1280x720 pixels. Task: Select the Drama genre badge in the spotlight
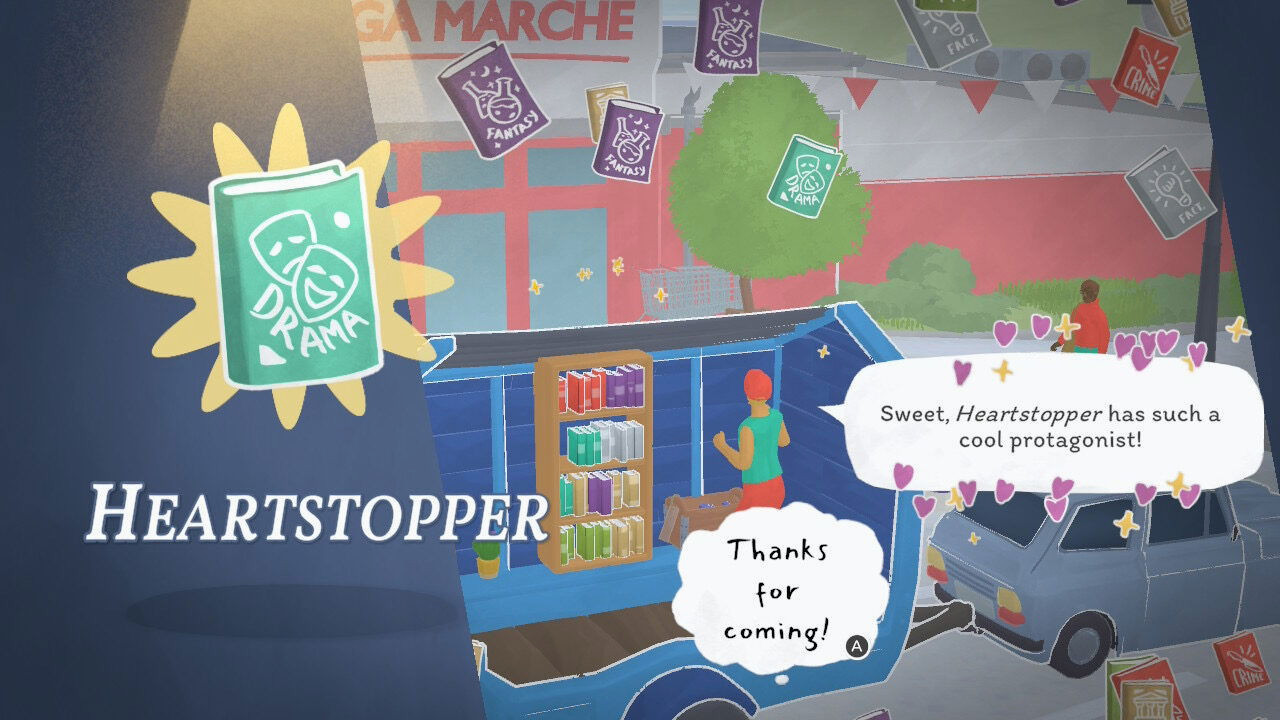click(x=290, y=270)
